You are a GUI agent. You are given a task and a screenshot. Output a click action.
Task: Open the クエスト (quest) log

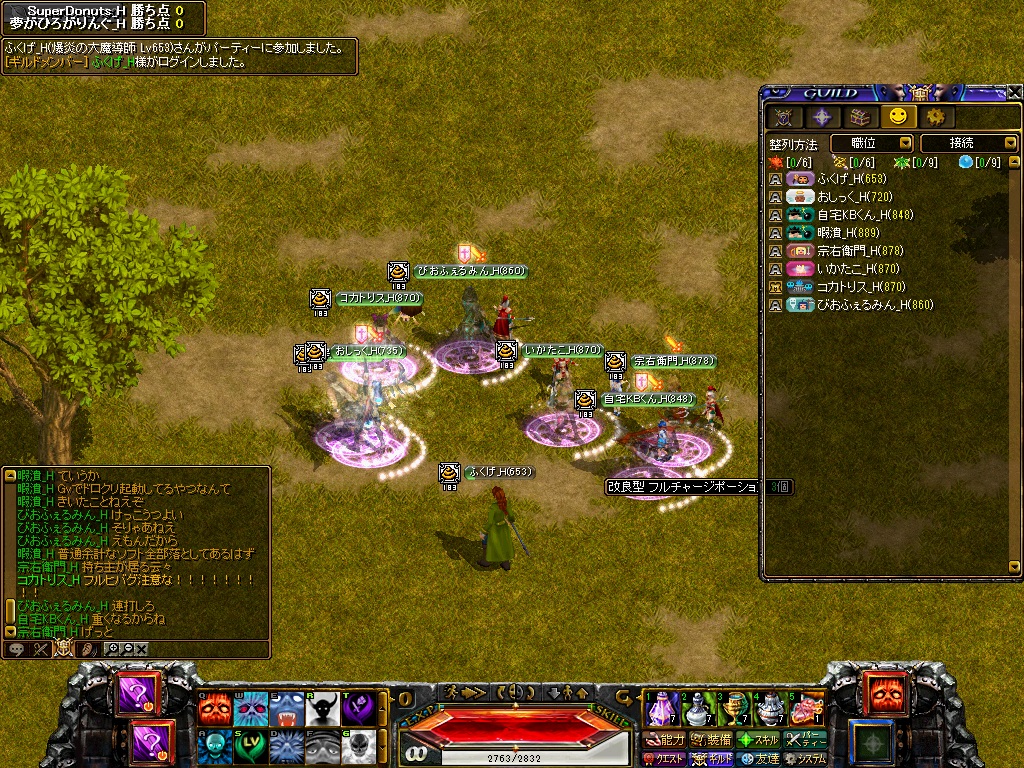pyautogui.click(x=663, y=759)
